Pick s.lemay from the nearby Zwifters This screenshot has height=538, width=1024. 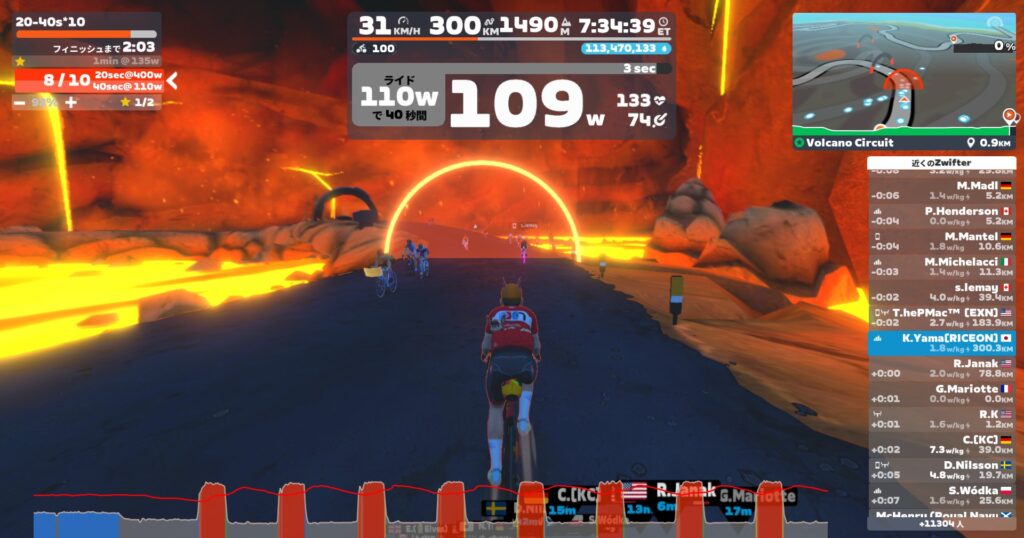pyautogui.click(x=941, y=291)
